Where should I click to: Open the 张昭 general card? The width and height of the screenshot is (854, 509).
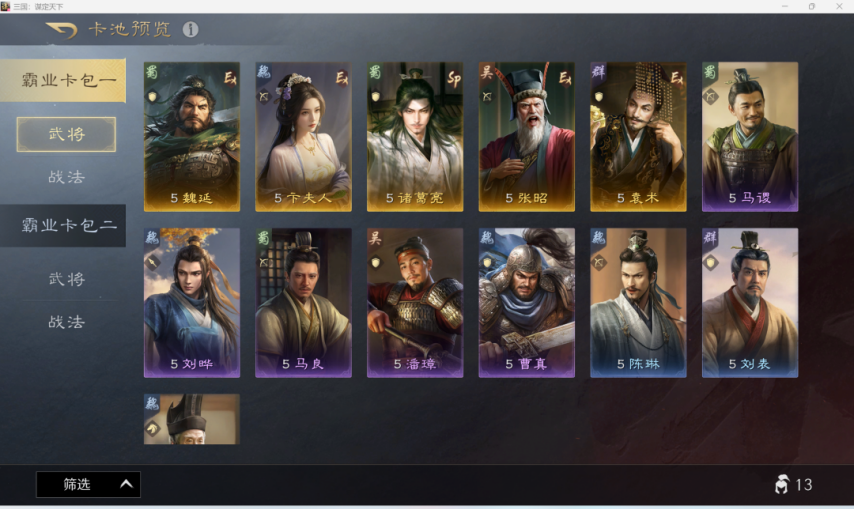526,136
